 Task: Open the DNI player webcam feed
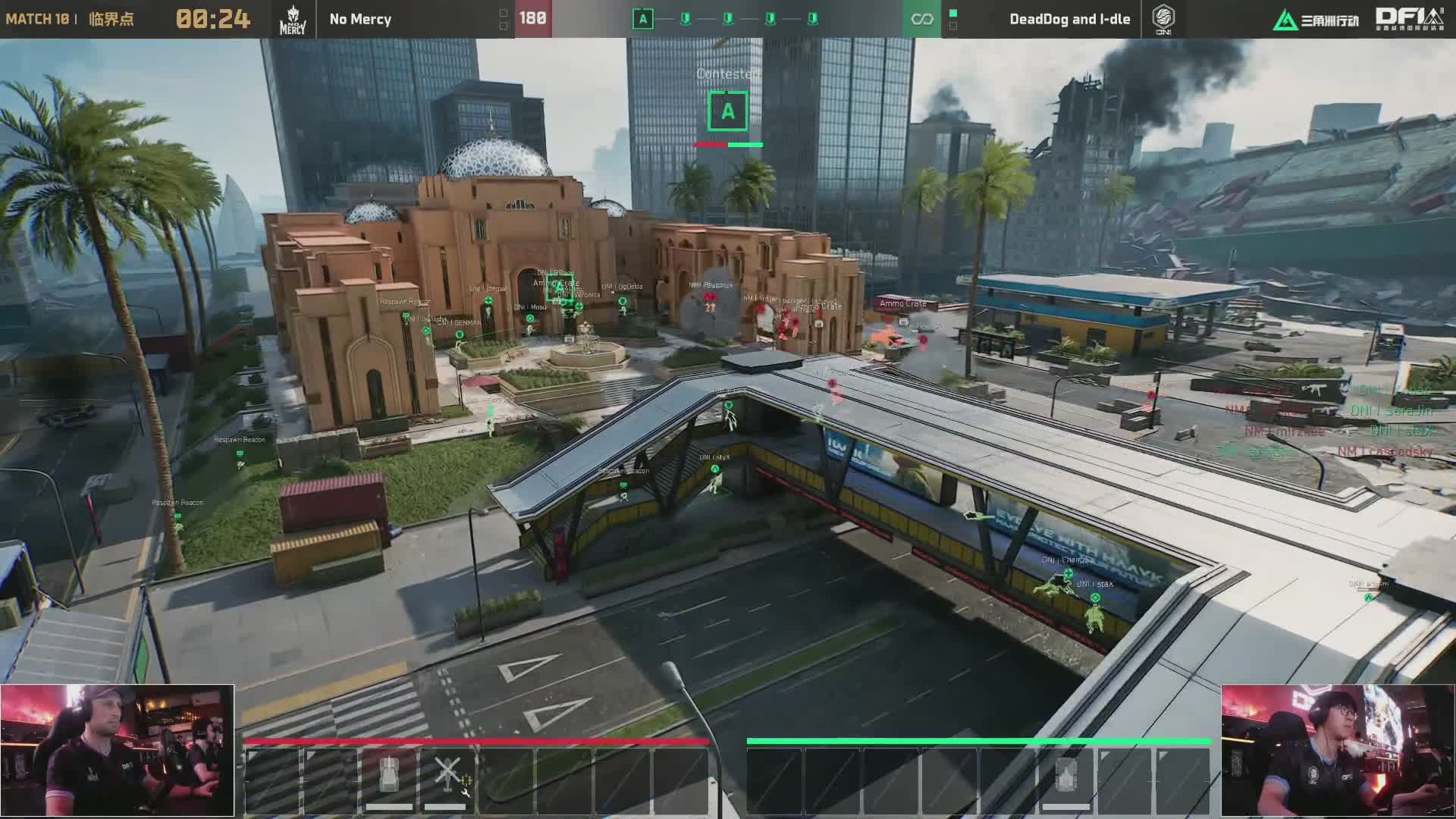(1337, 751)
